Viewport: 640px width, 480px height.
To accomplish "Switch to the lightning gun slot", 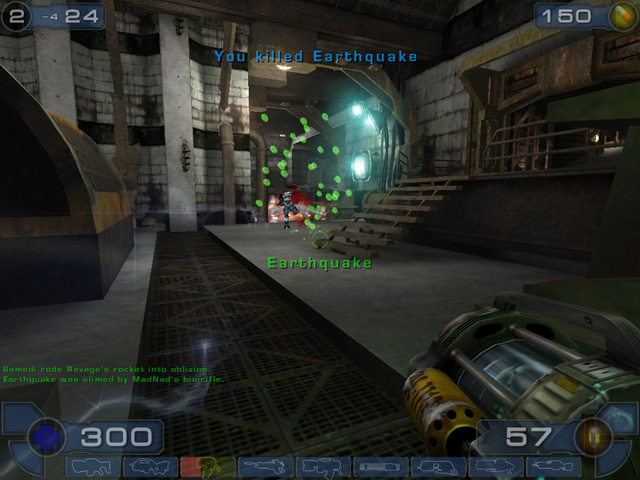I will point(553,467).
